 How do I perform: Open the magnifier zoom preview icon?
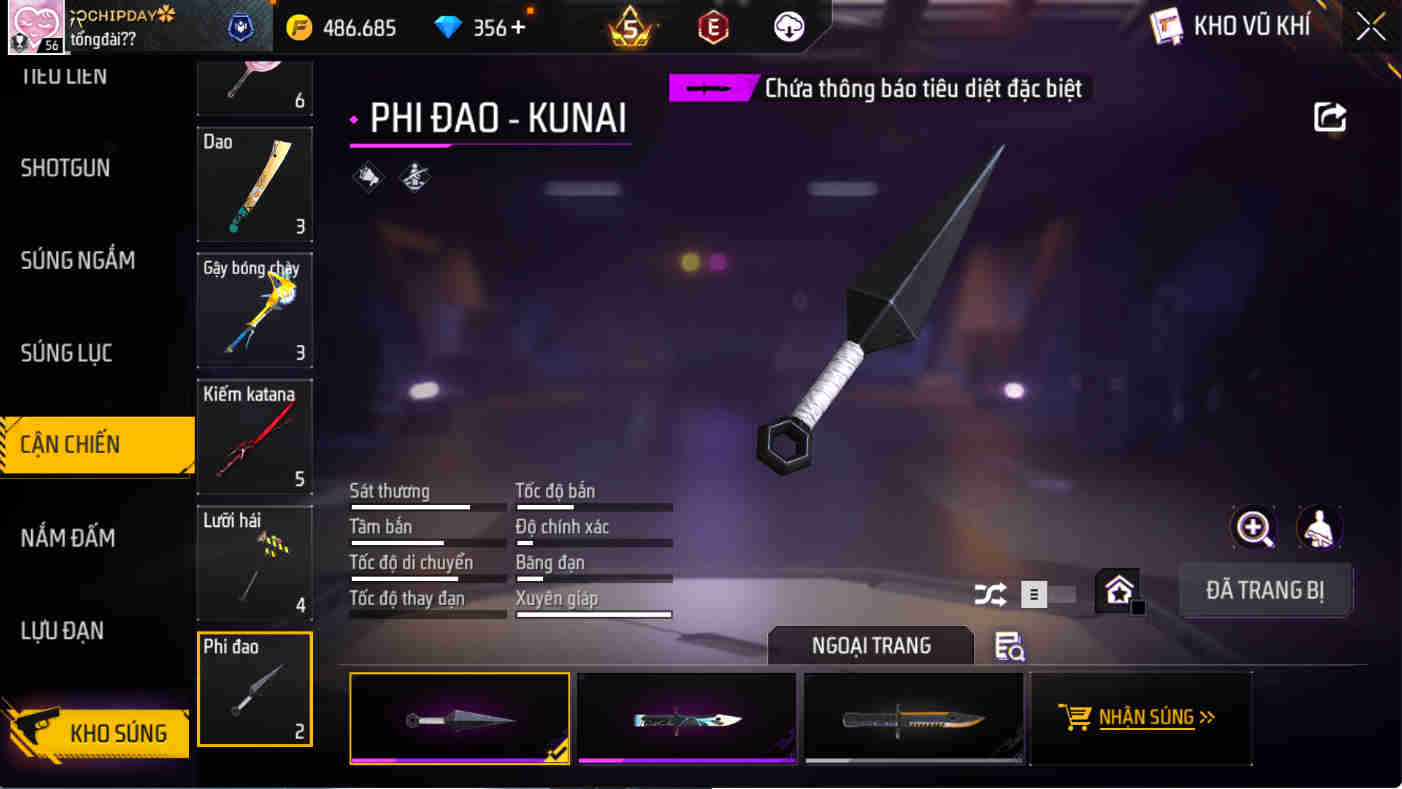[x=1253, y=527]
